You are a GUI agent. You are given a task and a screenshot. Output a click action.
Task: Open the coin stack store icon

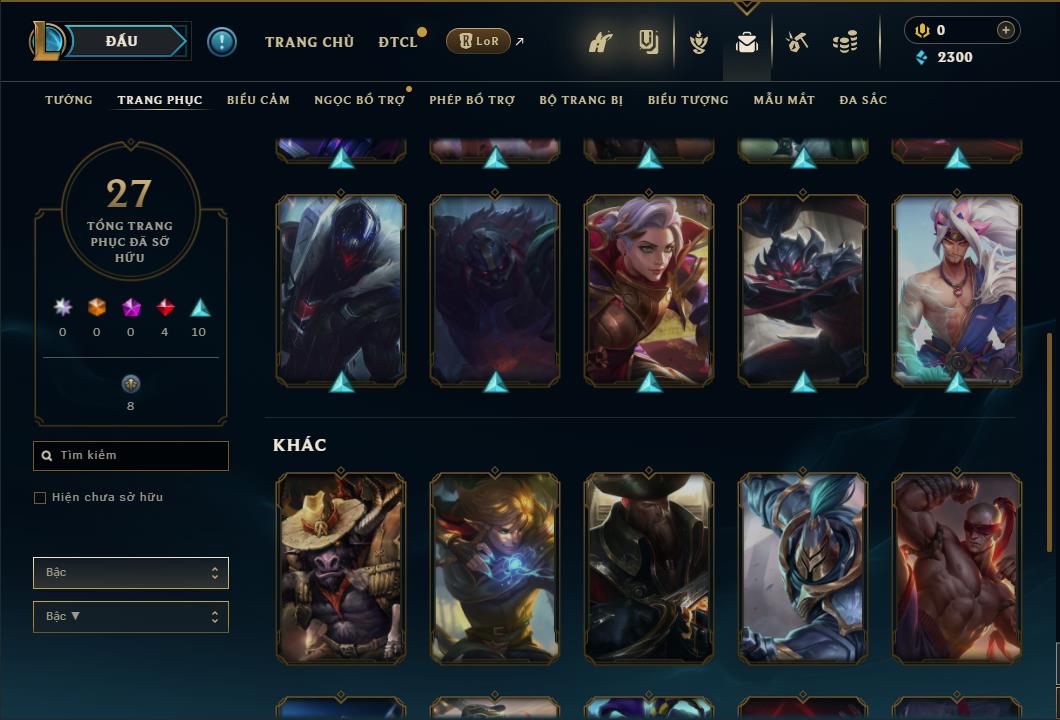[x=845, y=42]
